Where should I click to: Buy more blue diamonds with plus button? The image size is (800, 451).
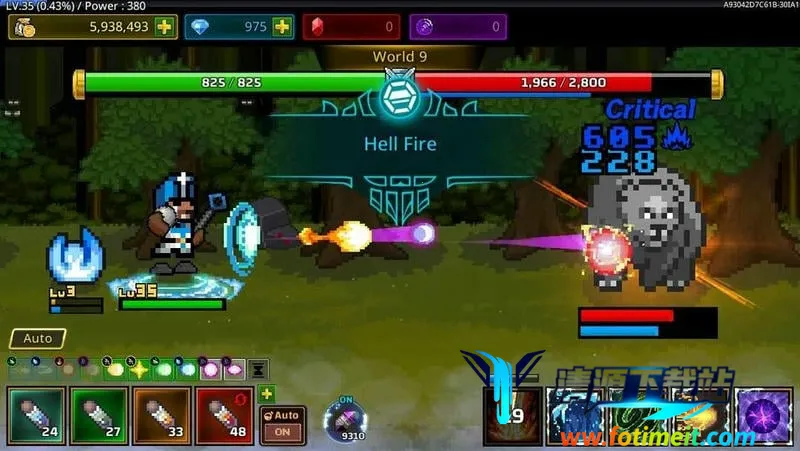pyautogui.click(x=282, y=27)
